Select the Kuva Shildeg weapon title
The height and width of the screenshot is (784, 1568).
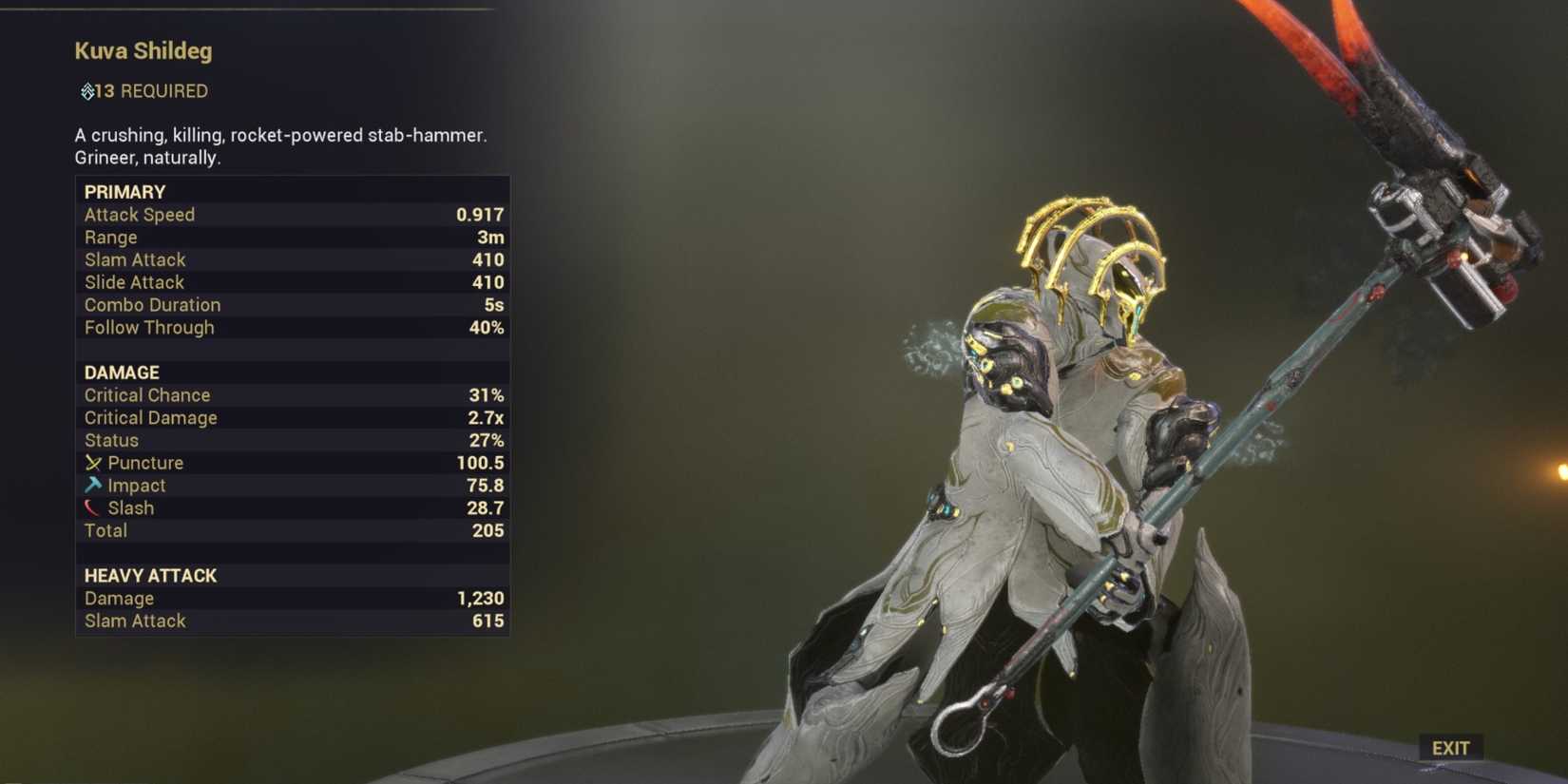pos(143,51)
